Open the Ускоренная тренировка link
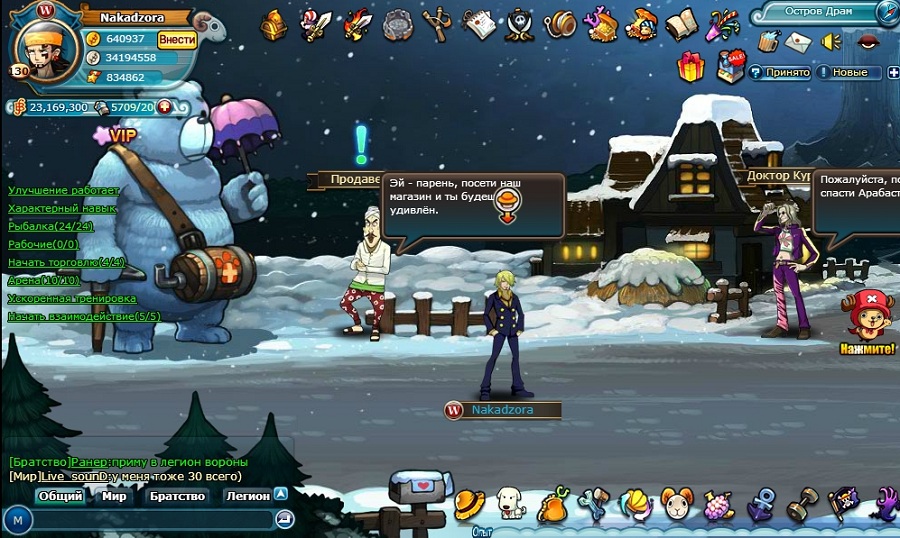 (x=71, y=298)
